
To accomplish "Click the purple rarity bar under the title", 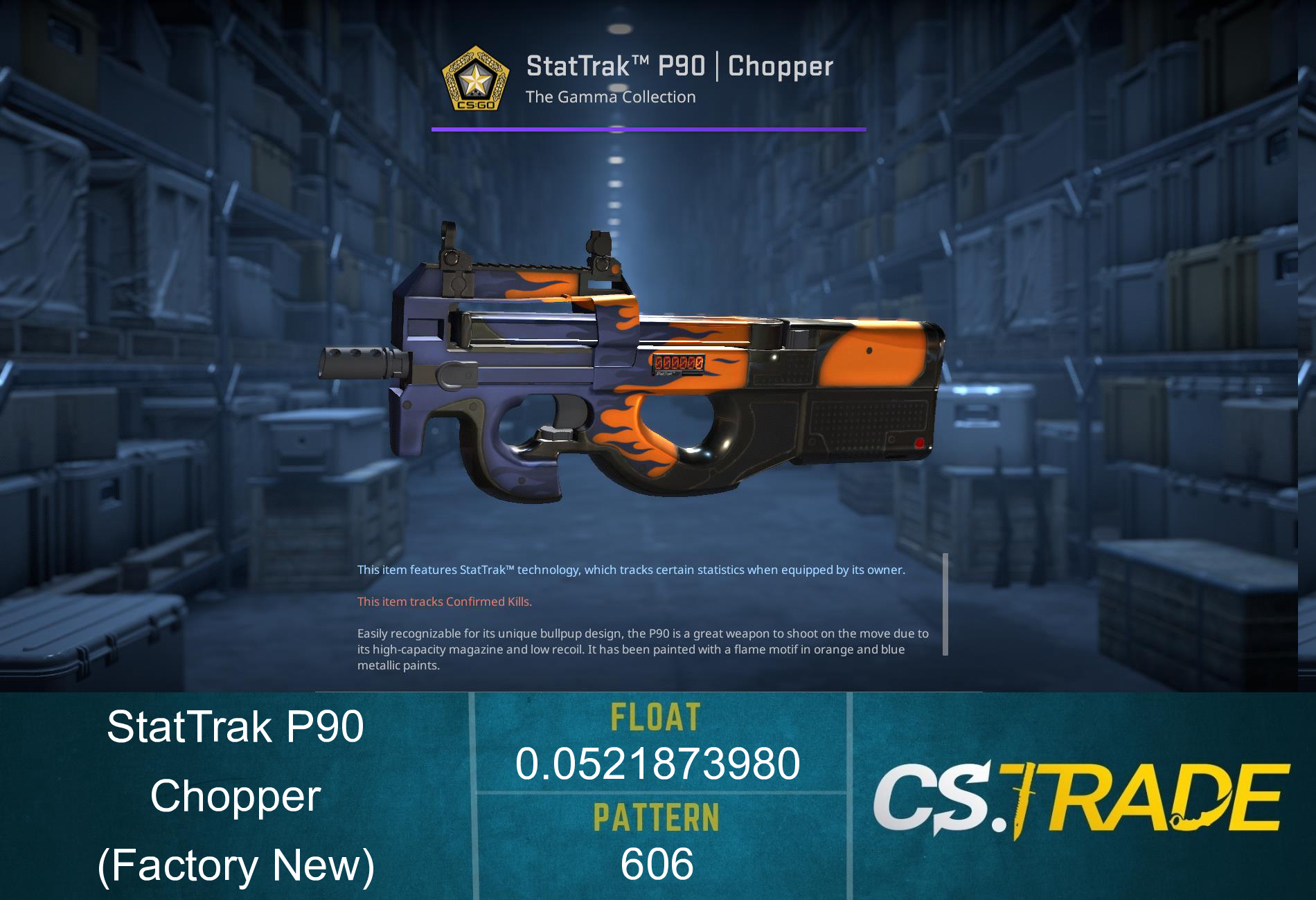I will pyautogui.click(x=648, y=128).
